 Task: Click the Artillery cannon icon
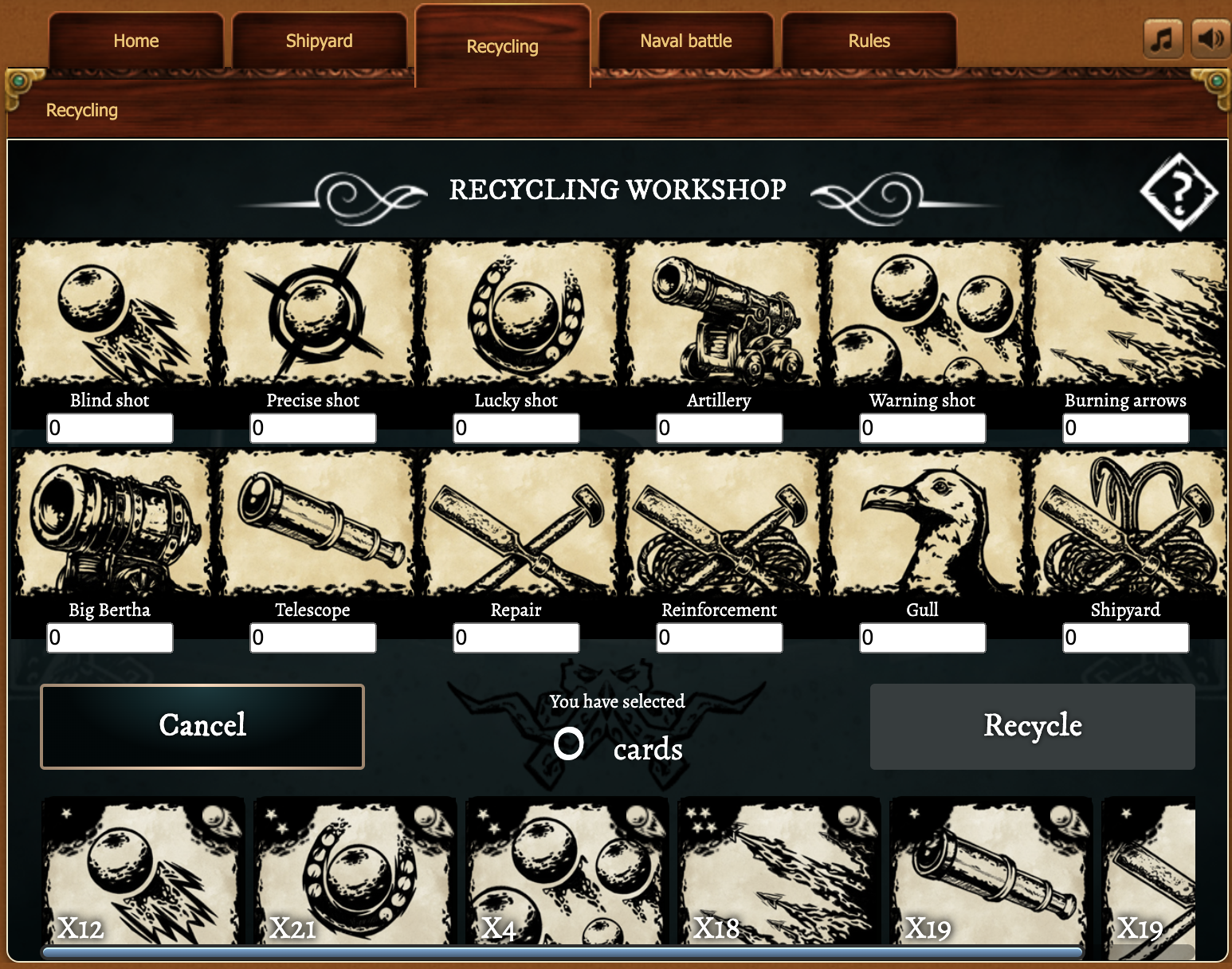click(x=719, y=312)
